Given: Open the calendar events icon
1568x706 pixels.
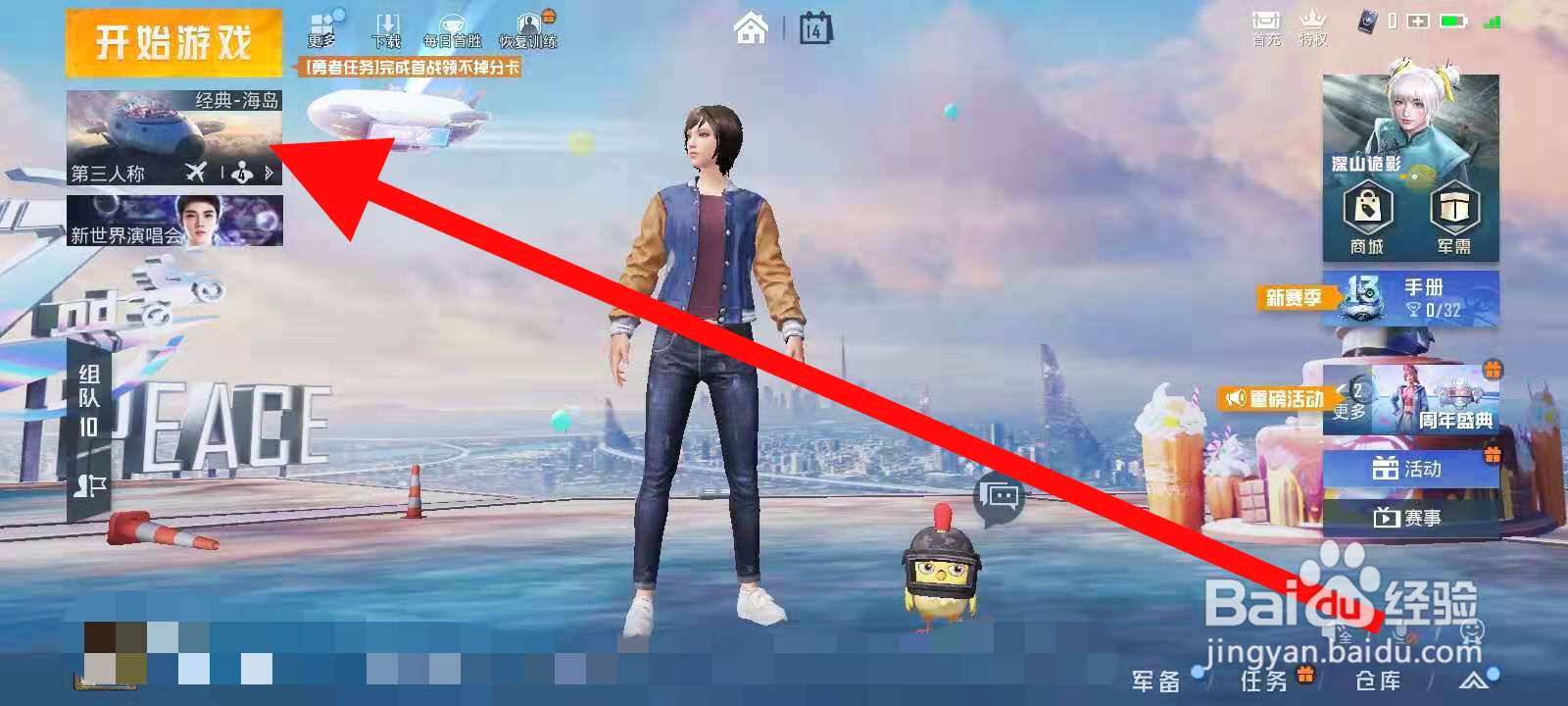Looking at the screenshot, I should coord(813,29).
